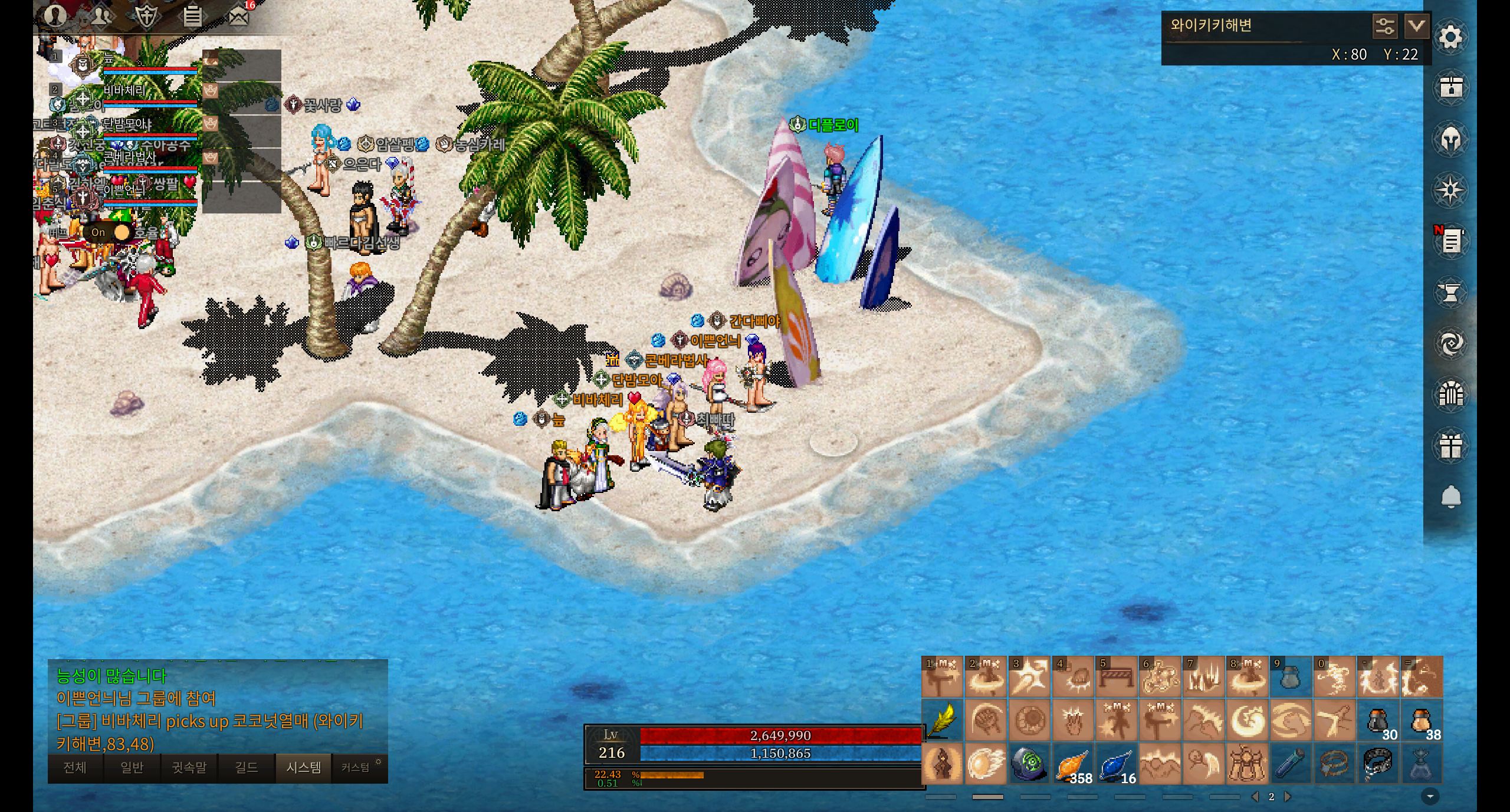Open the anvil crafting menu
Viewport: 1510px width, 812px height.
pyautogui.click(x=1450, y=292)
